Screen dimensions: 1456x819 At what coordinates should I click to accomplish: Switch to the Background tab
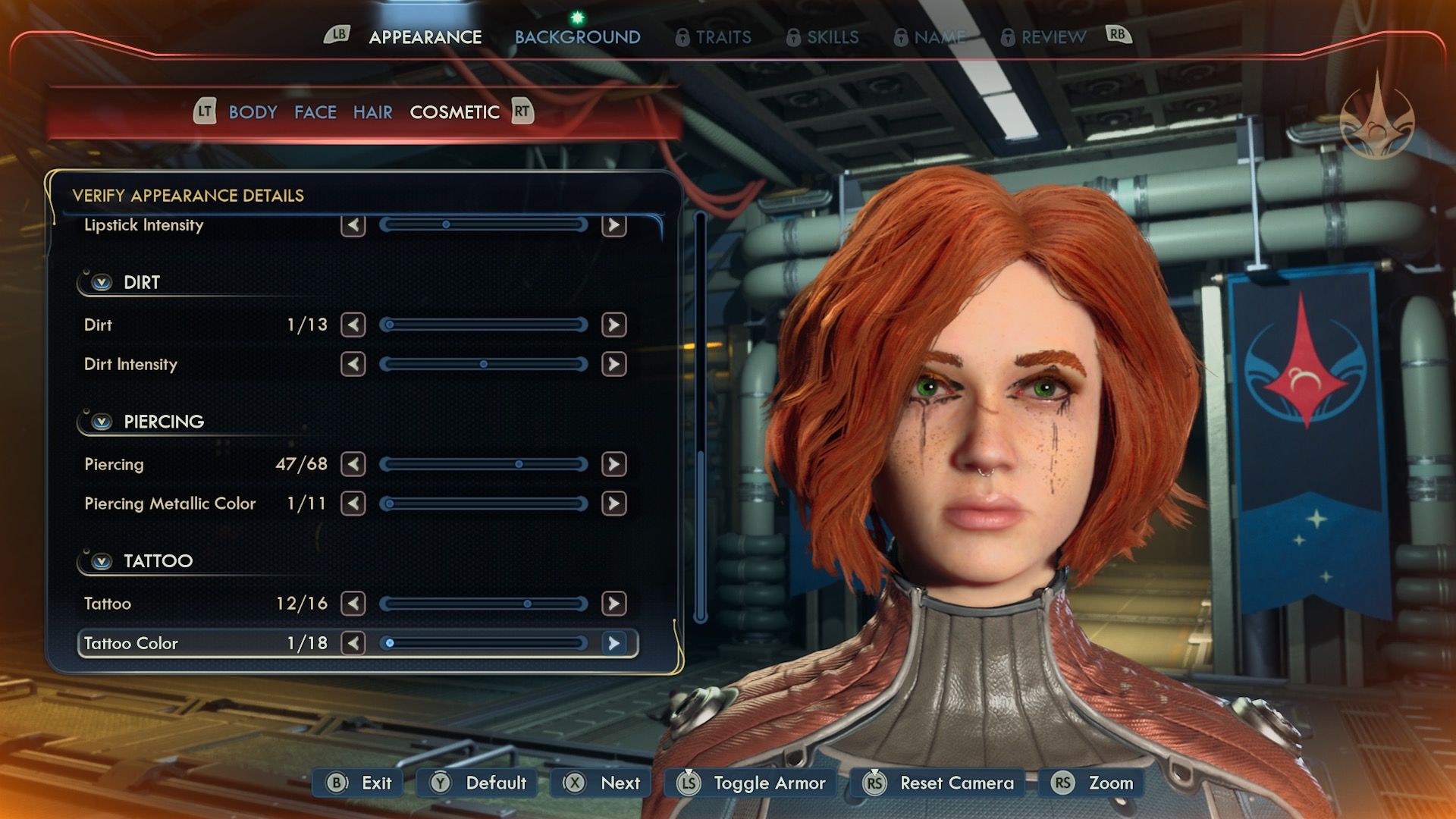[577, 37]
